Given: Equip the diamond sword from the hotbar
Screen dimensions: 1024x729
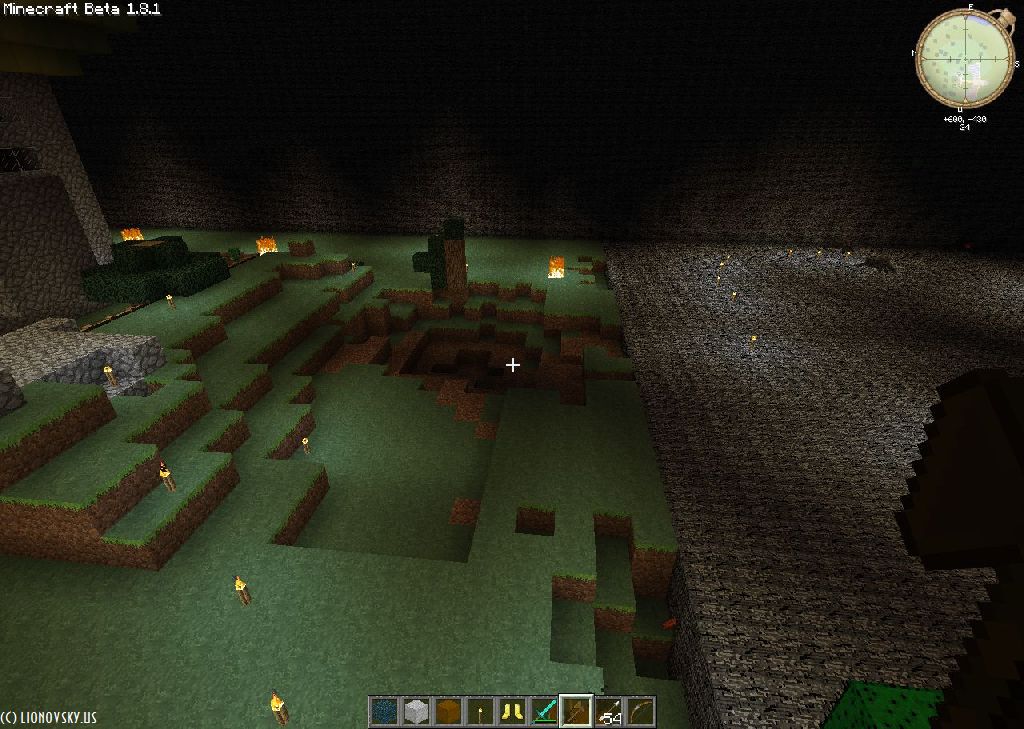Looking at the screenshot, I should click(544, 711).
